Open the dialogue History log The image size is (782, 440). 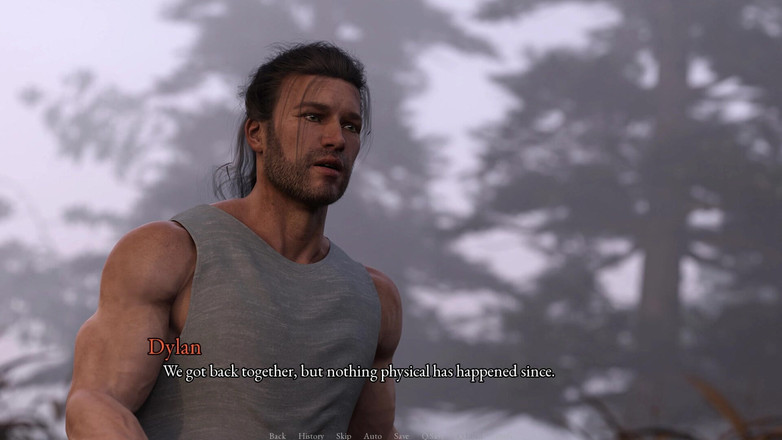point(311,436)
